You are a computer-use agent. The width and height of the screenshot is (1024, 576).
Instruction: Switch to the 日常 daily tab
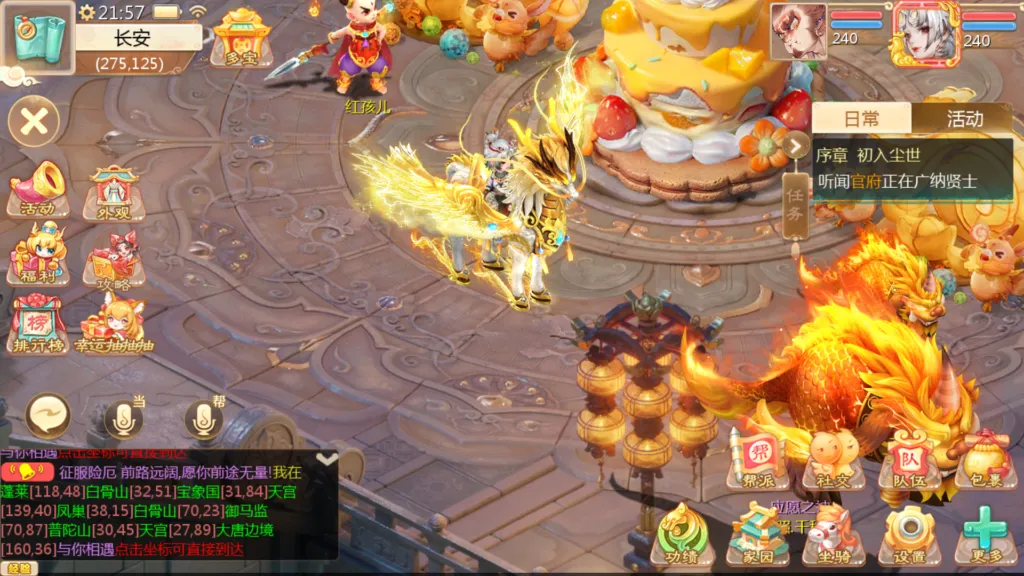click(x=861, y=119)
